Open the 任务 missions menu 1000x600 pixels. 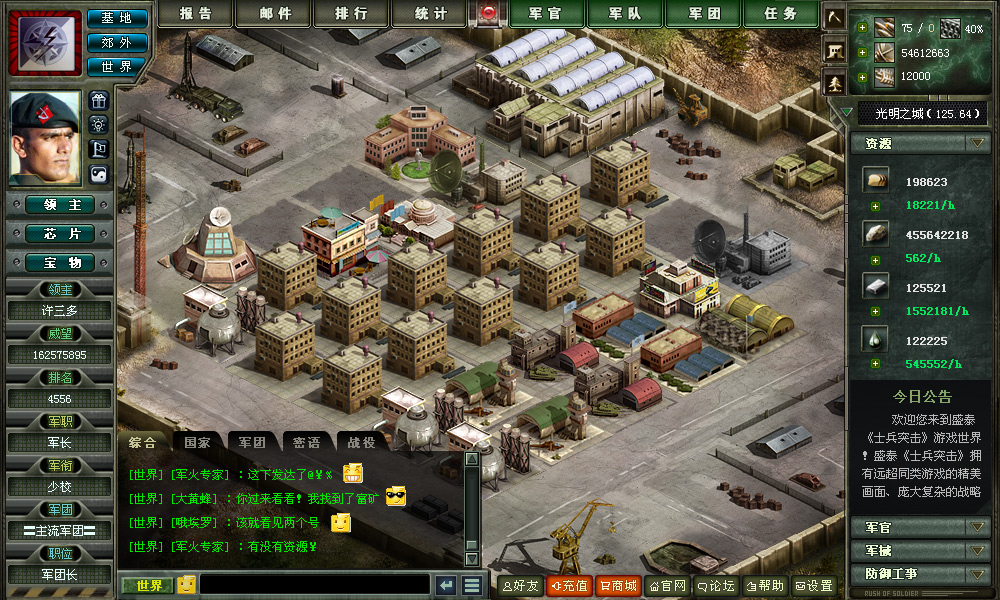pos(781,14)
